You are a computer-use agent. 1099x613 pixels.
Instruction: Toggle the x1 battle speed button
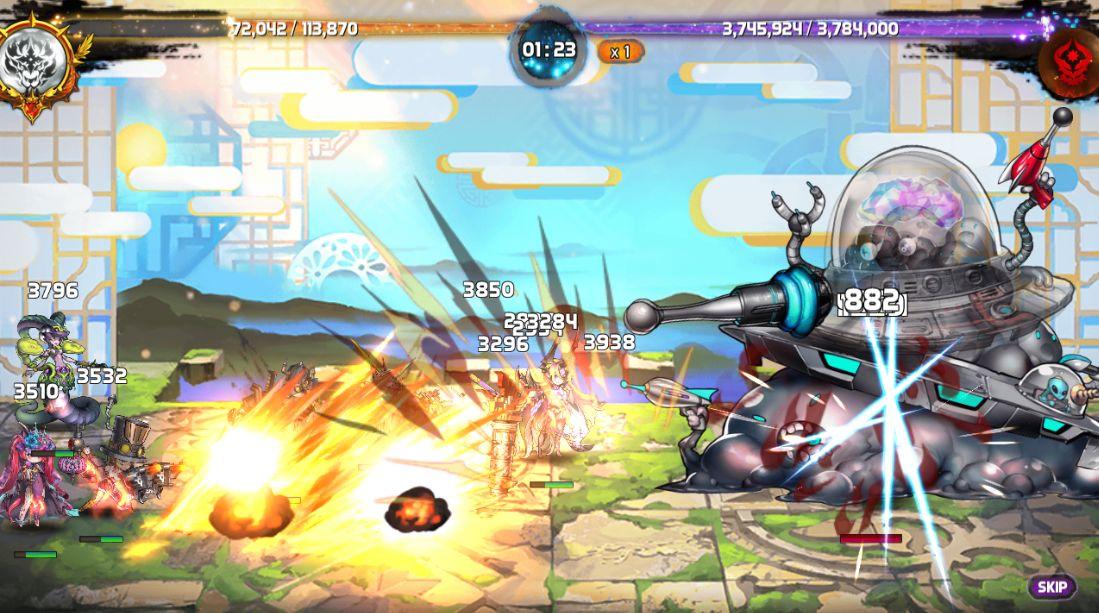pos(620,51)
